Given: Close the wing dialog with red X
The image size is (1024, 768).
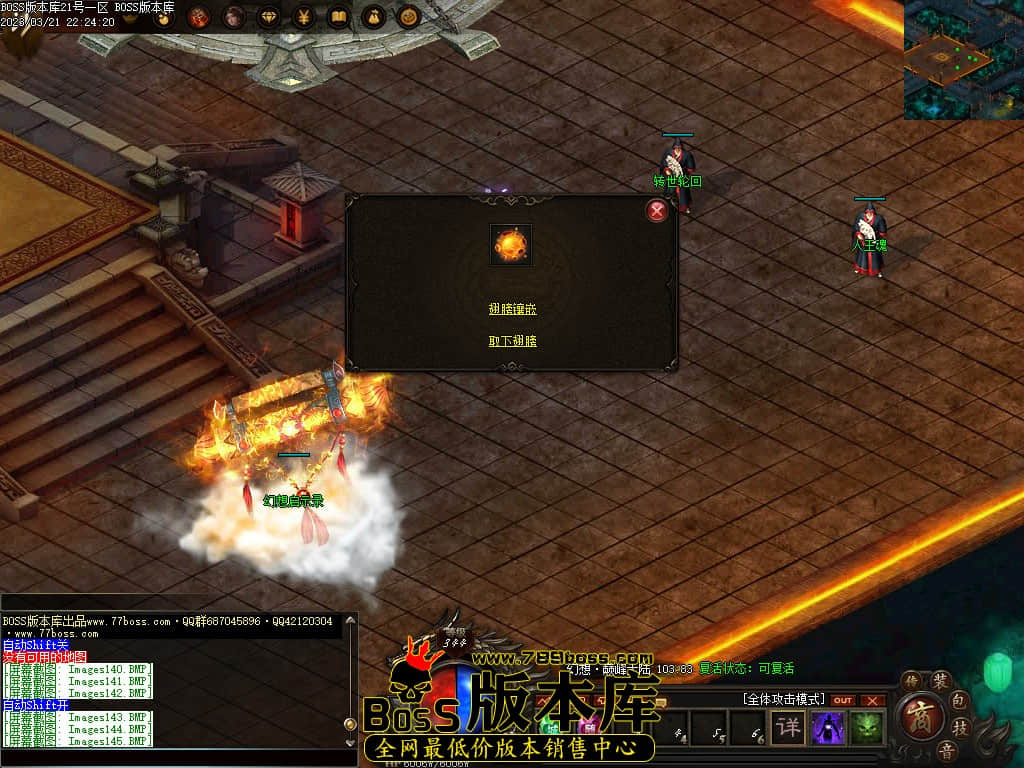Looking at the screenshot, I should (x=657, y=210).
